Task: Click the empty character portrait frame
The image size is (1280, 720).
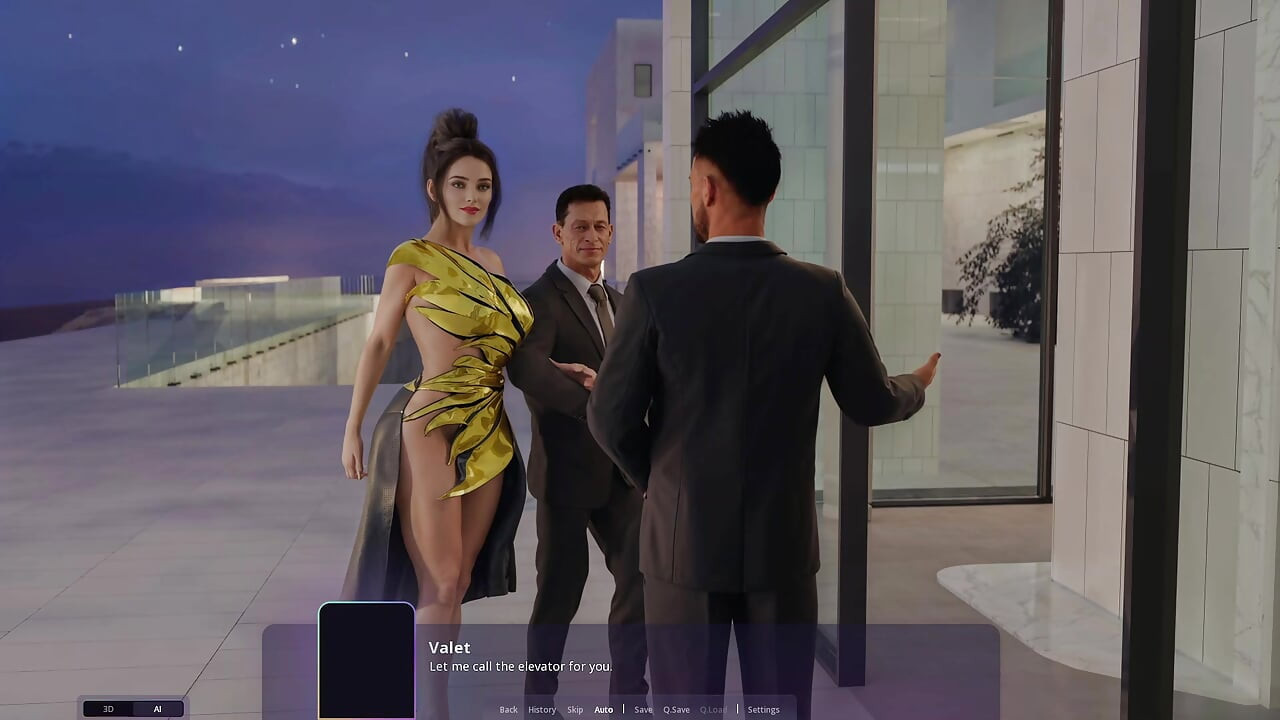Action: click(366, 660)
